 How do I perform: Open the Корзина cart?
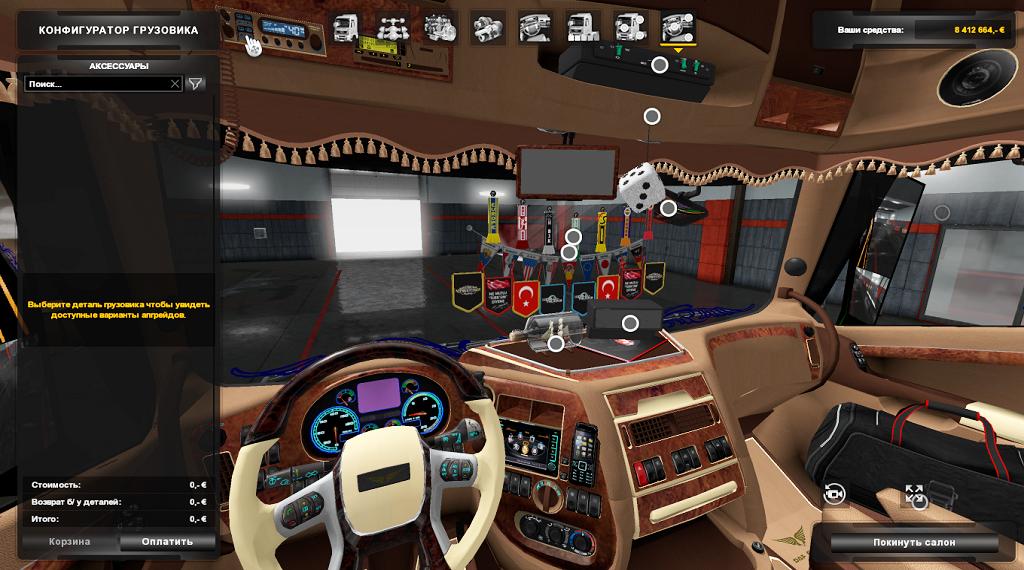point(70,542)
